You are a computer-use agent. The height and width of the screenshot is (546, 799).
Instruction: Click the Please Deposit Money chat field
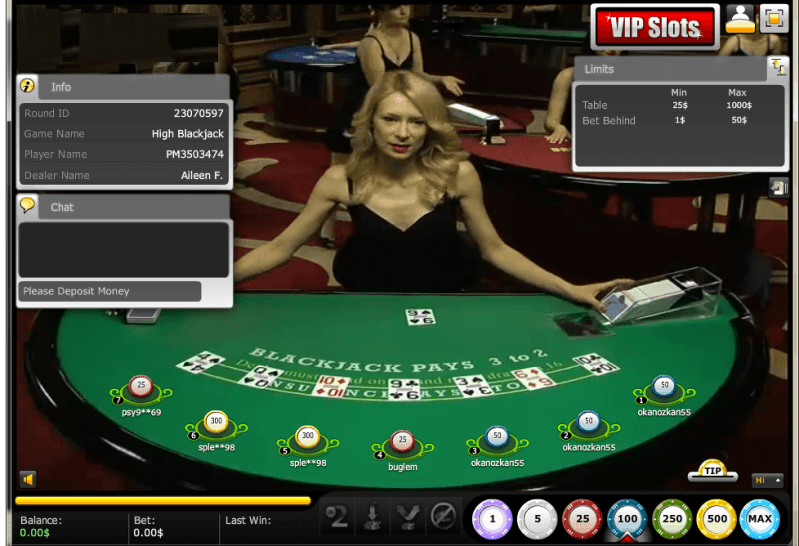[110, 291]
